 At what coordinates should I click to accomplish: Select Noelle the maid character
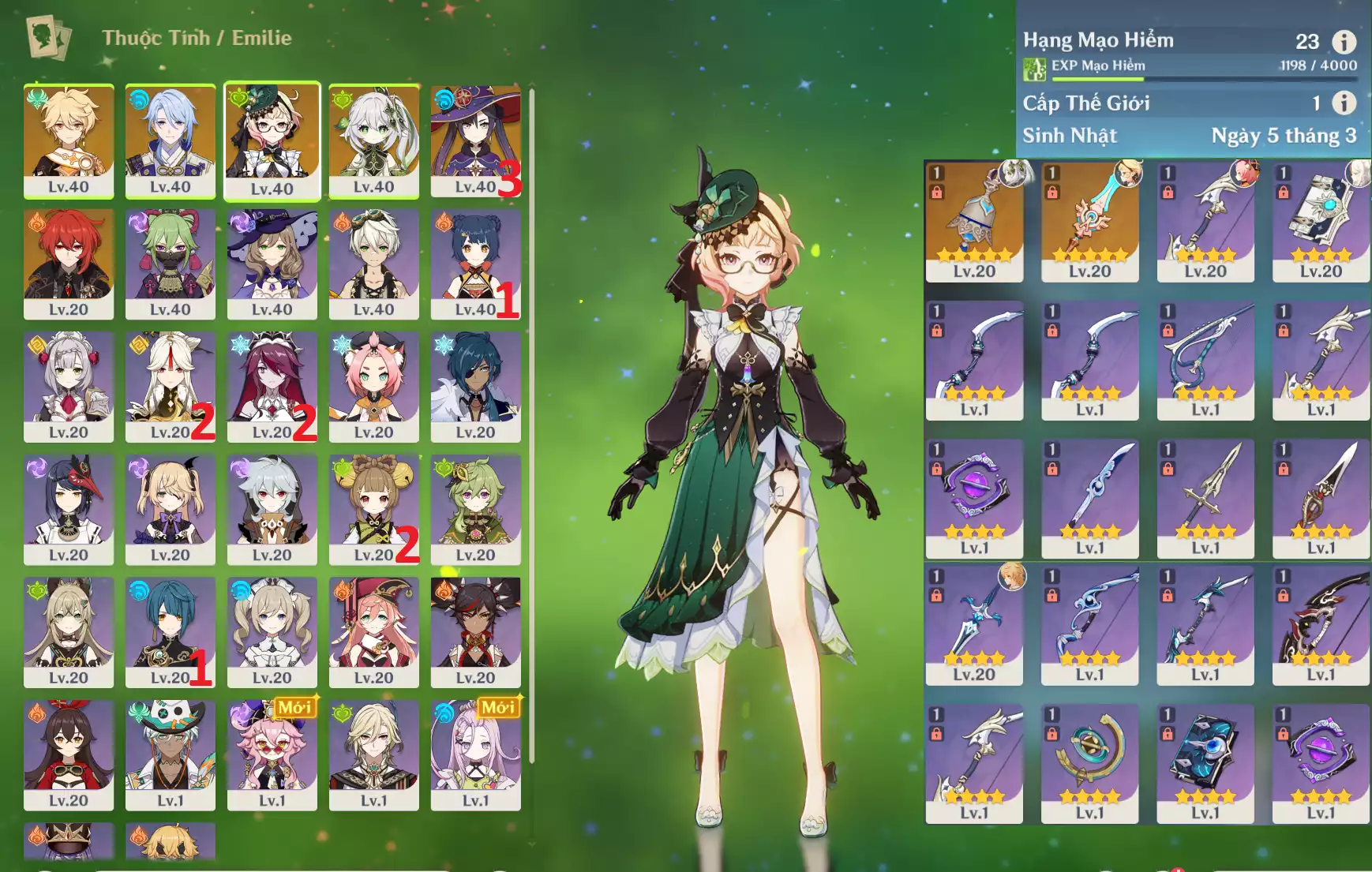tap(69, 386)
